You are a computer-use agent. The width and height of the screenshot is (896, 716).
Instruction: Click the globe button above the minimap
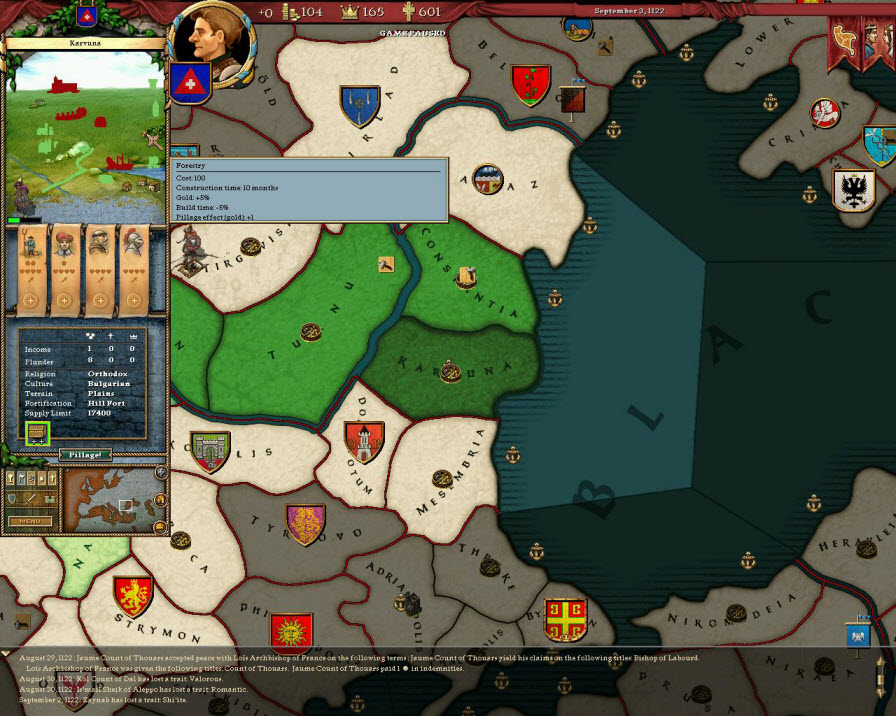162,472
